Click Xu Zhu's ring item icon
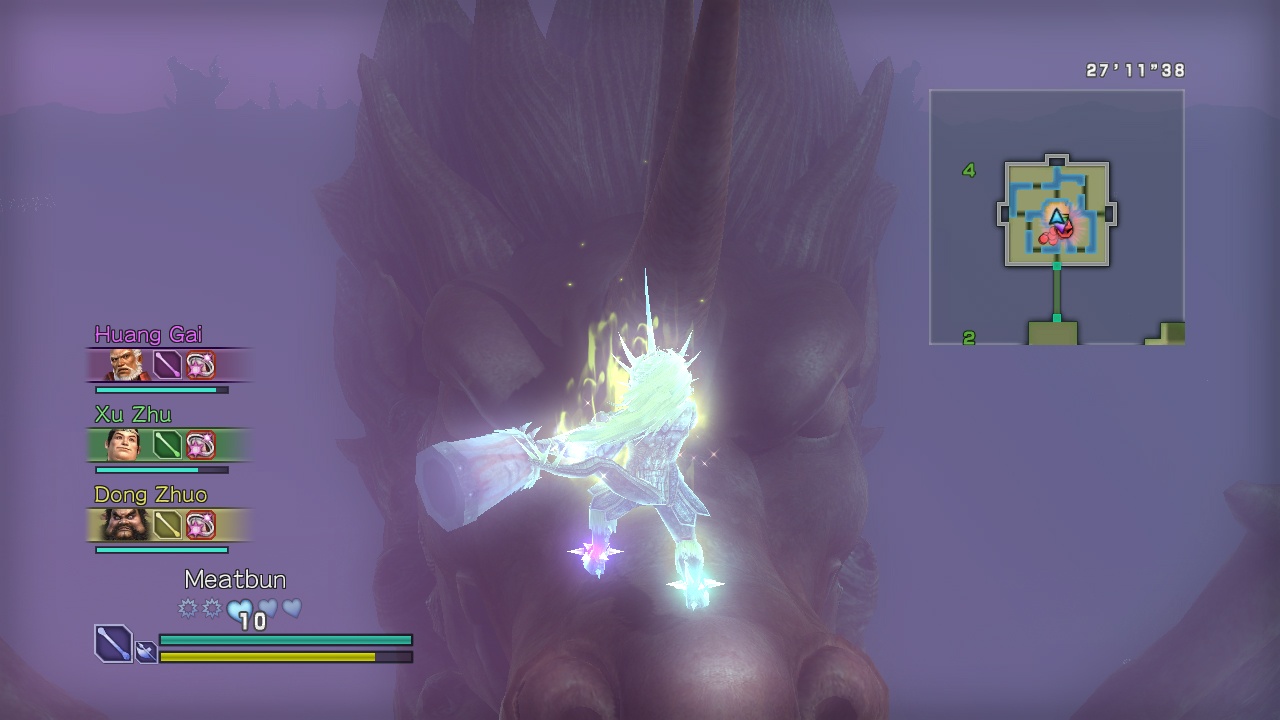 (x=200, y=445)
